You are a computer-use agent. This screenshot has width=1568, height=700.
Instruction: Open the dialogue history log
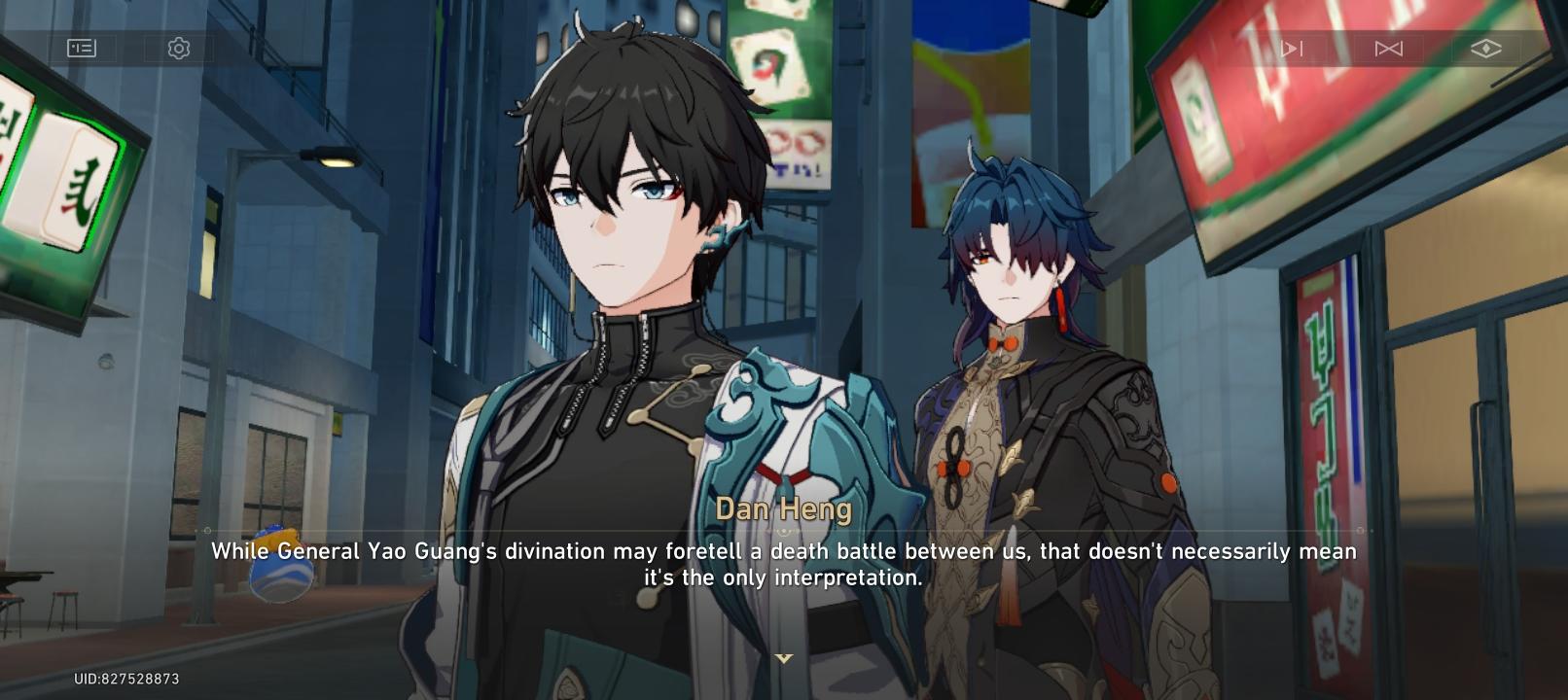coord(82,46)
